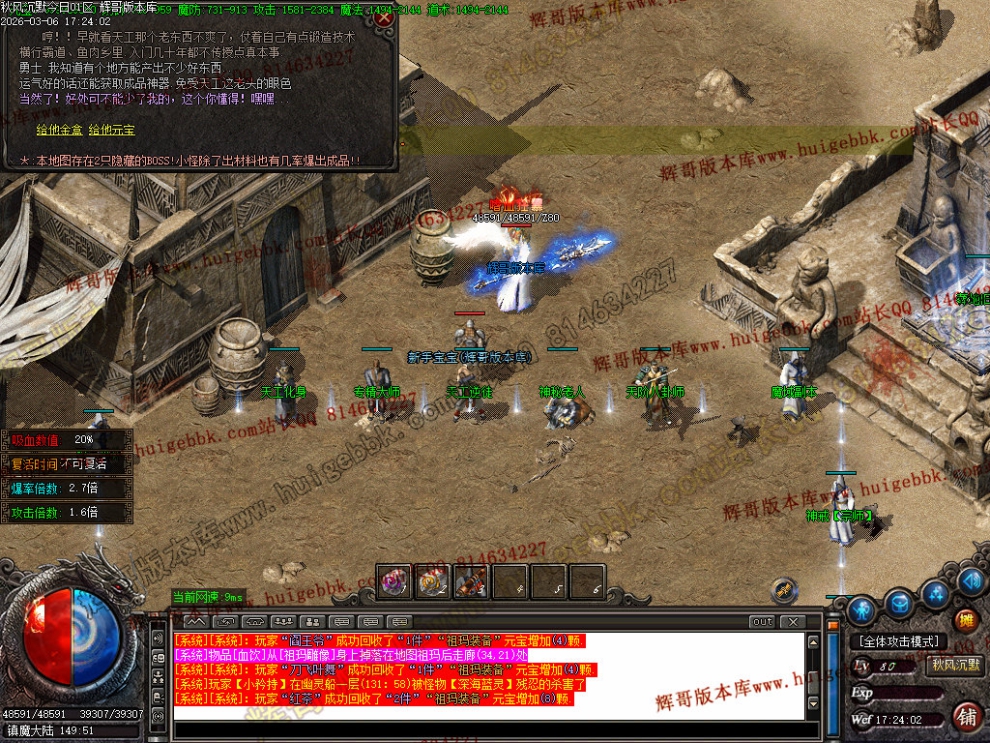Close the chat panel with X
990x743 pixels.
pos(794,622)
